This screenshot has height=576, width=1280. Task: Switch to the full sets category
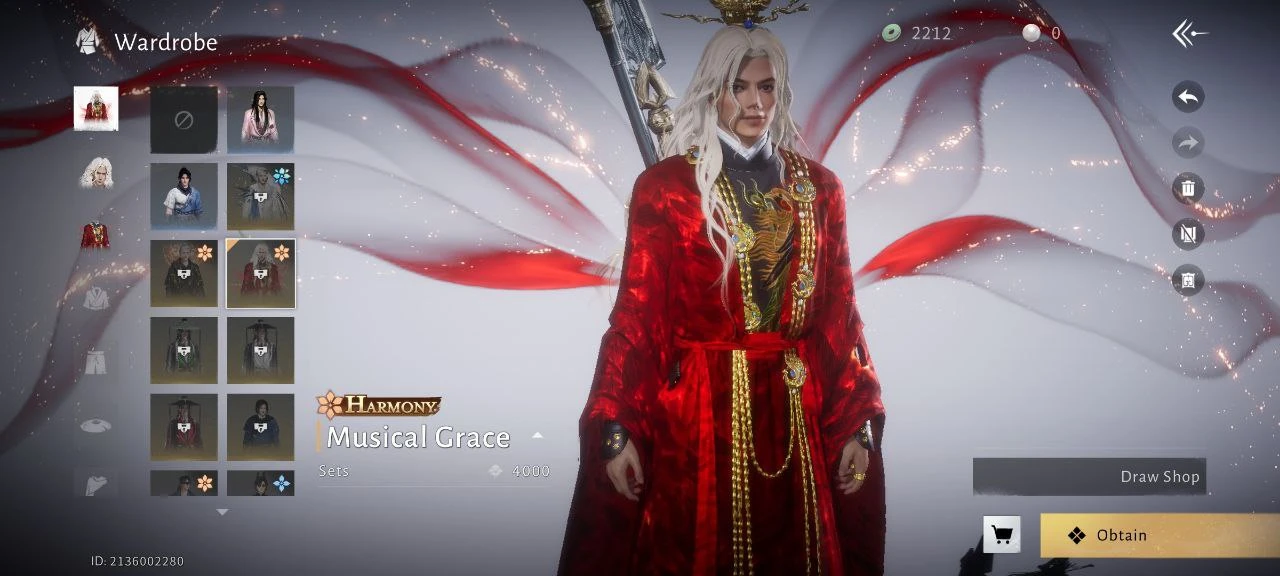(96, 109)
